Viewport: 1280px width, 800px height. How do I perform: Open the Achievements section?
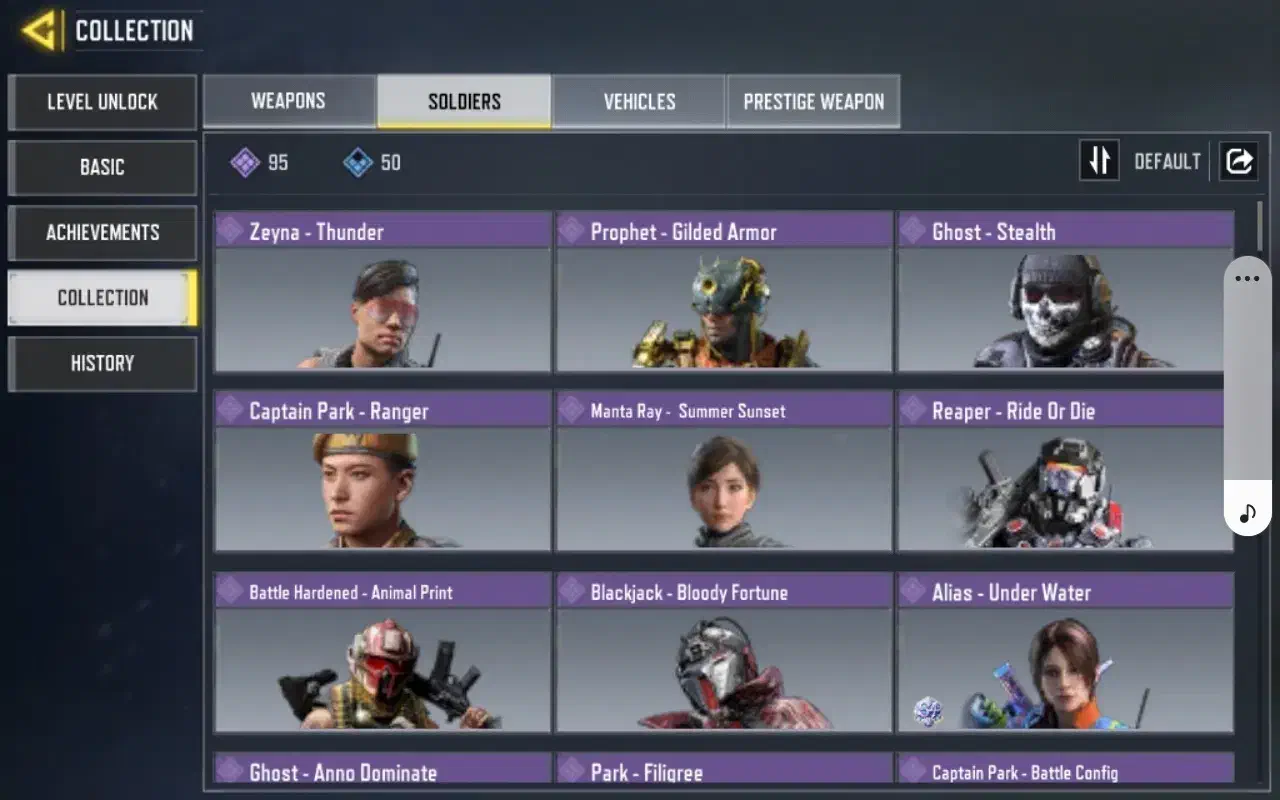click(102, 233)
